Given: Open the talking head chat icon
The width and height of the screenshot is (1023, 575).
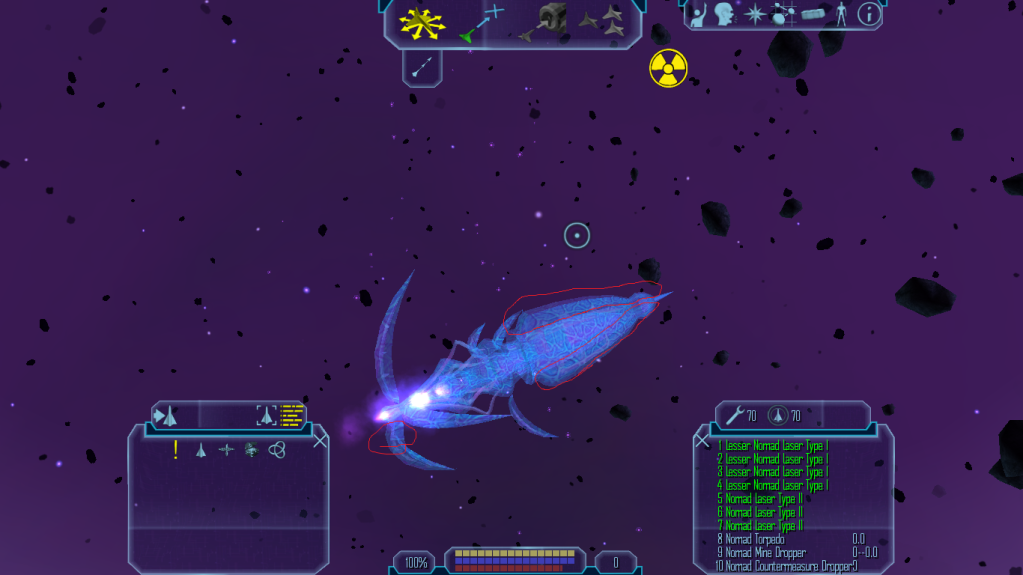Looking at the screenshot, I should tap(727, 14).
